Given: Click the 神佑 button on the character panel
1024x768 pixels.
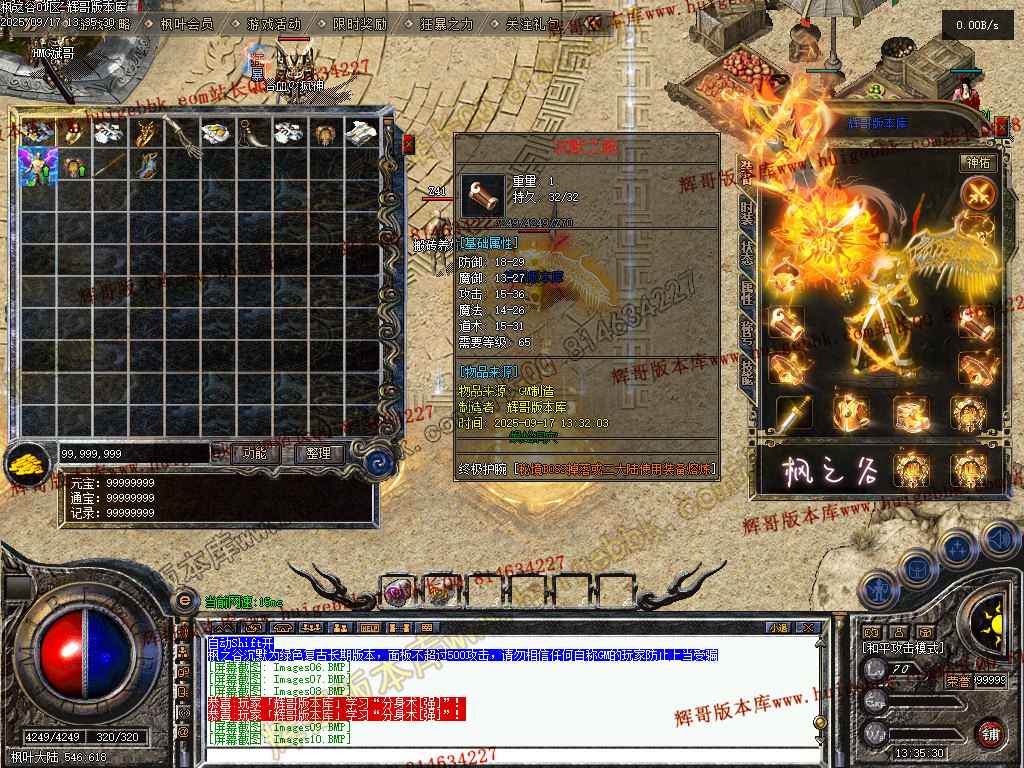Looking at the screenshot, I should pyautogui.click(x=978, y=162).
